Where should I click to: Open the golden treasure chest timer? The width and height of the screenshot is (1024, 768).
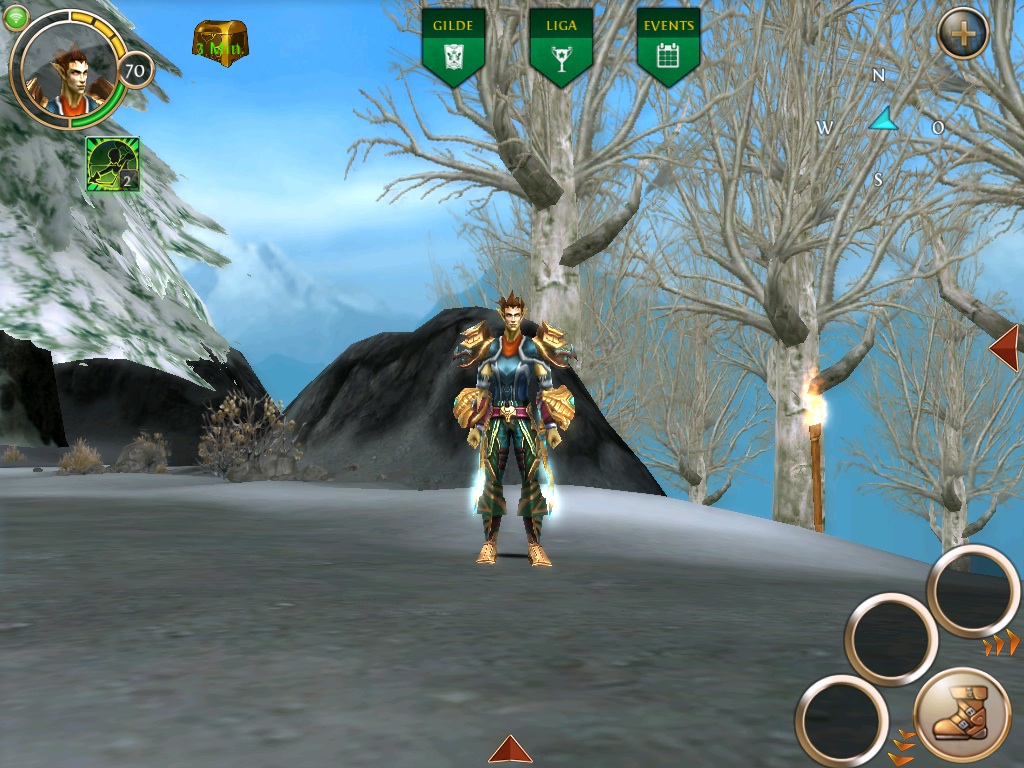pos(220,43)
